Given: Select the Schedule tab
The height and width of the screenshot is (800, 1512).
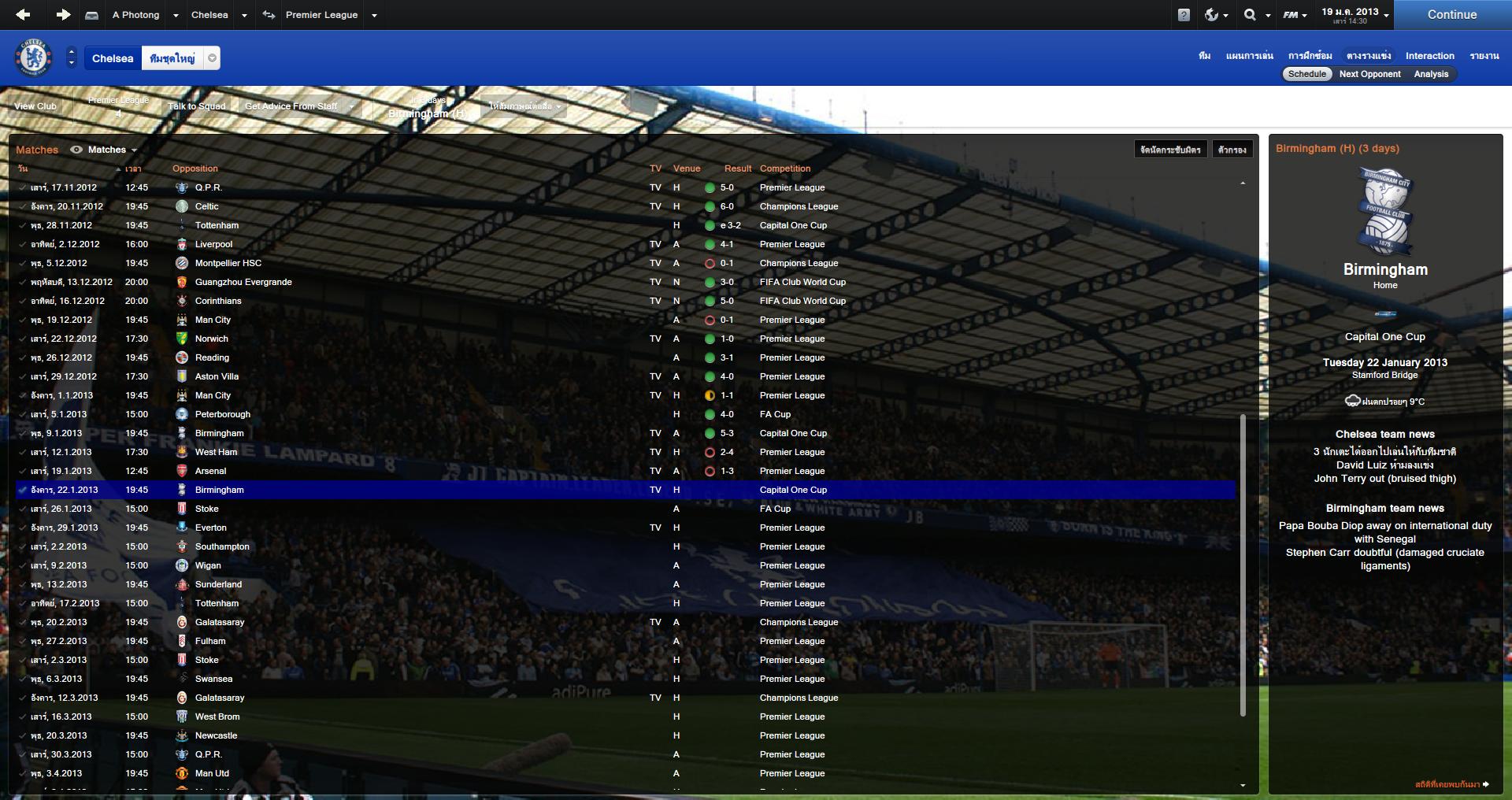Looking at the screenshot, I should [1307, 74].
